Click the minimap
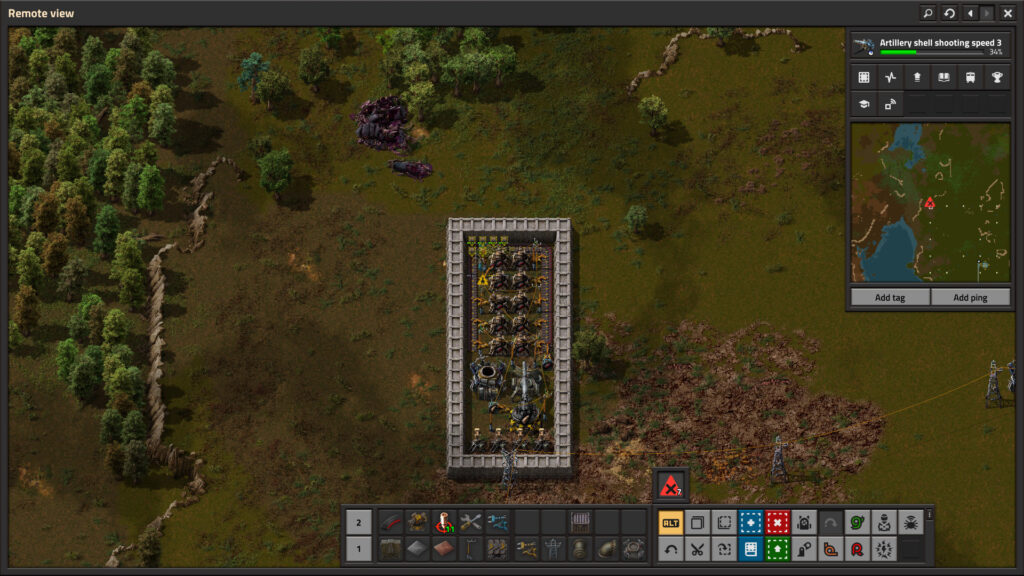1024x576 pixels. pos(929,203)
